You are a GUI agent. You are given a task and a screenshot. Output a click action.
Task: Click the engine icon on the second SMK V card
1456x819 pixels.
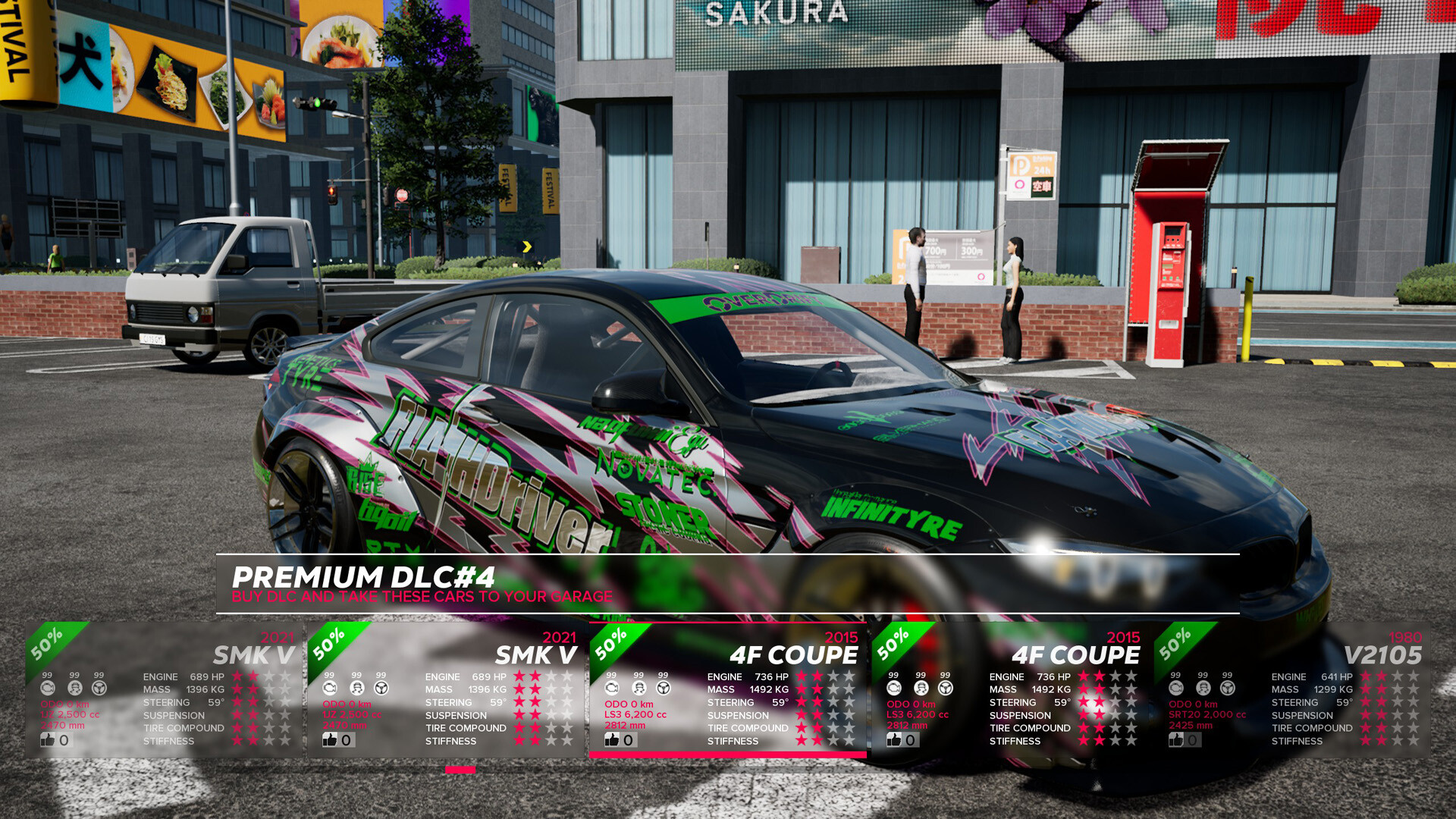pos(331,687)
